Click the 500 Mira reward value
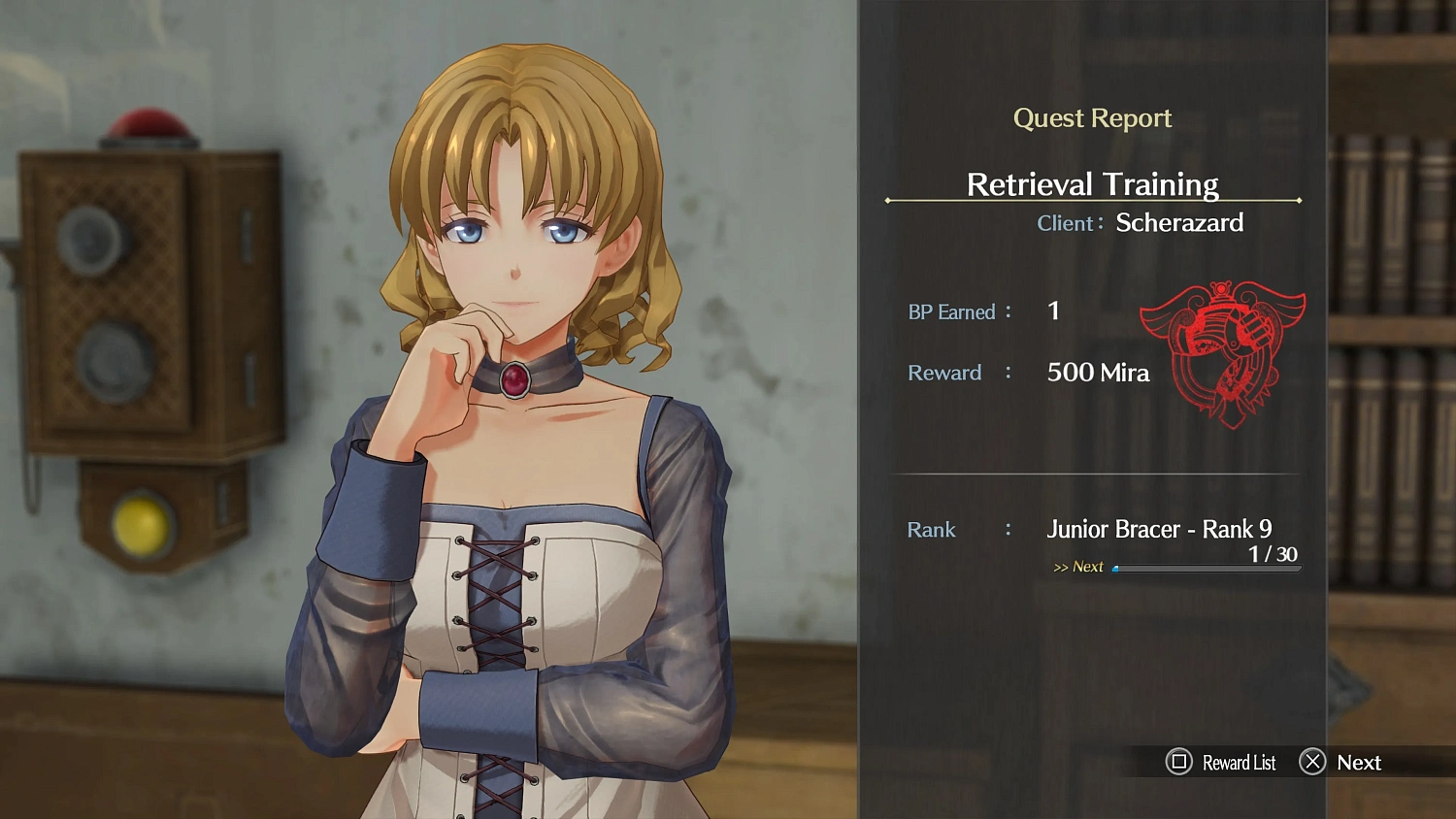The image size is (1456, 819). pyautogui.click(x=1098, y=373)
